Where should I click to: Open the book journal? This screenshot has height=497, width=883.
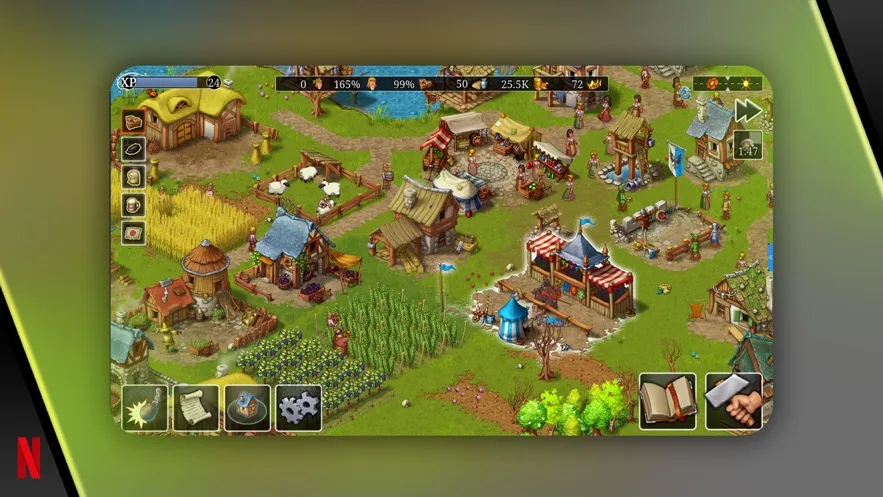click(667, 402)
